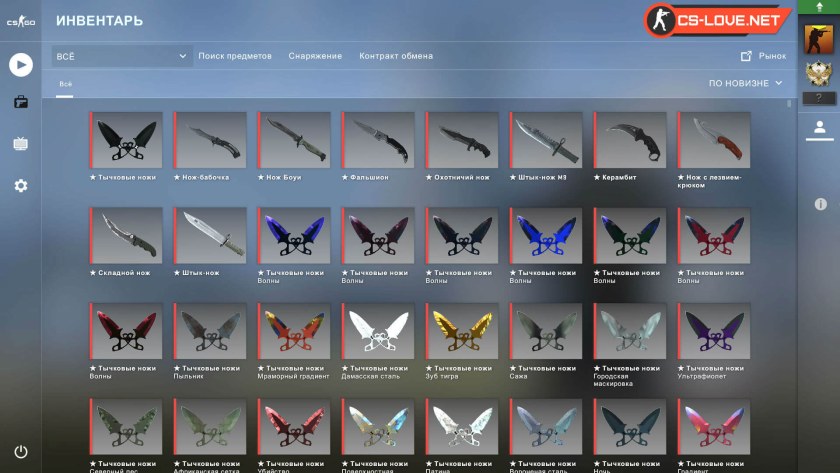Open the Рынок market link
The height and width of the screenshot is (473, 840).
764,56
